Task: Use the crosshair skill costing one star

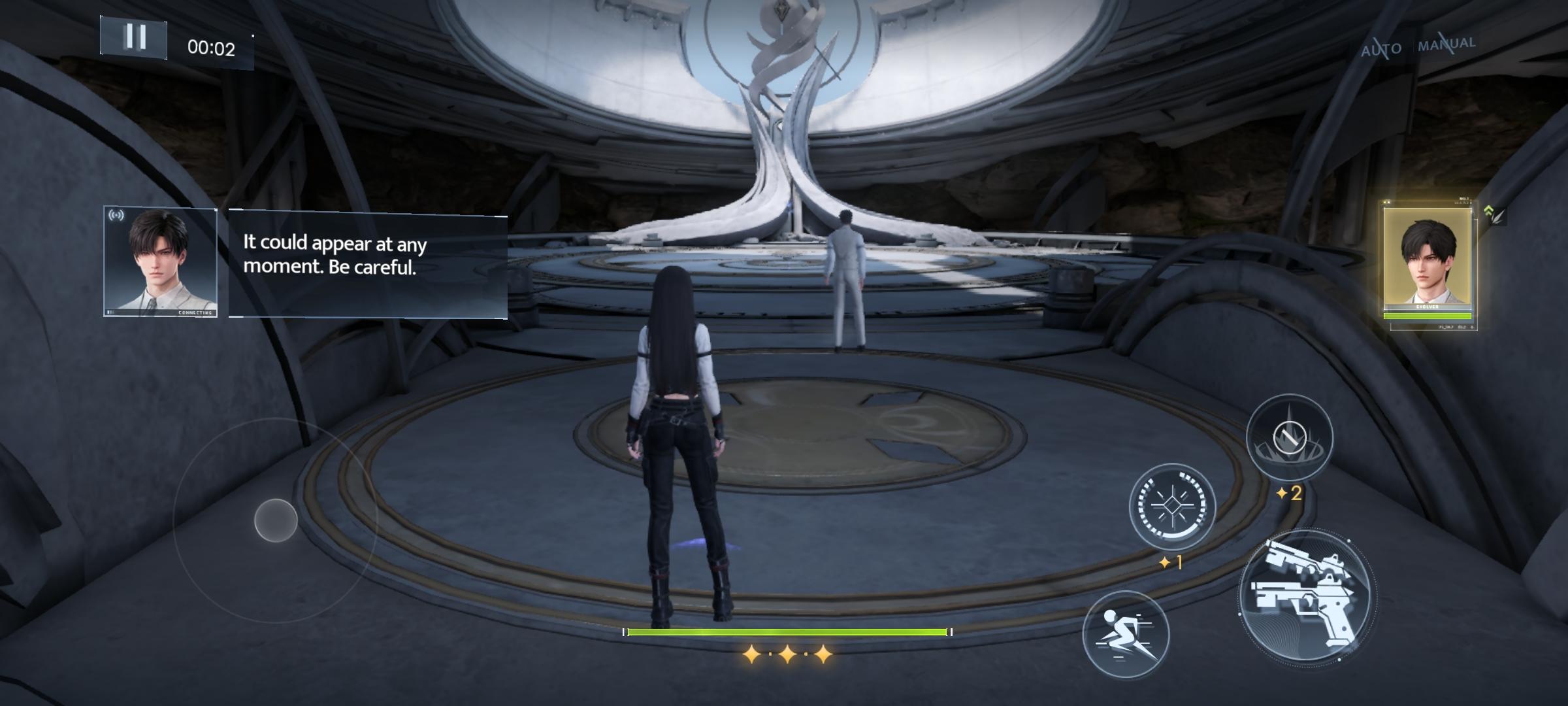Action: click(x=1172, y=506)
